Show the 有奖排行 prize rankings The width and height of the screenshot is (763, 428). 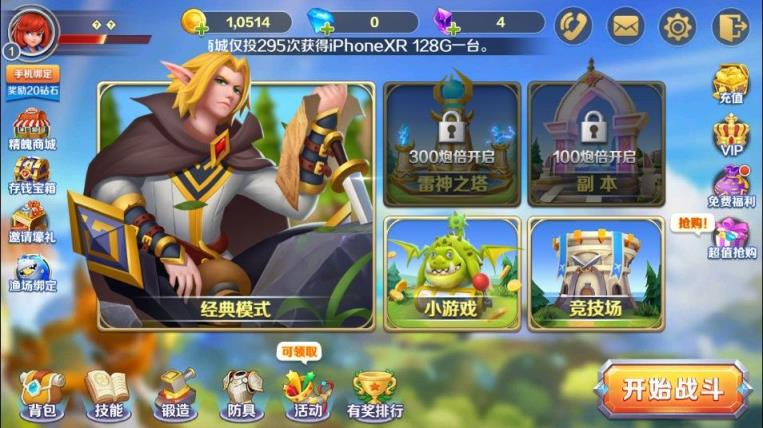pos(375,392)
